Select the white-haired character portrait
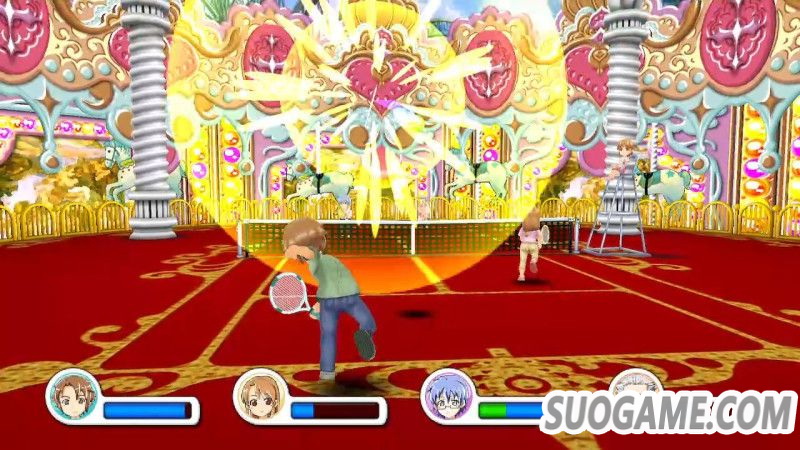The image size is (800, 450). 634,390
